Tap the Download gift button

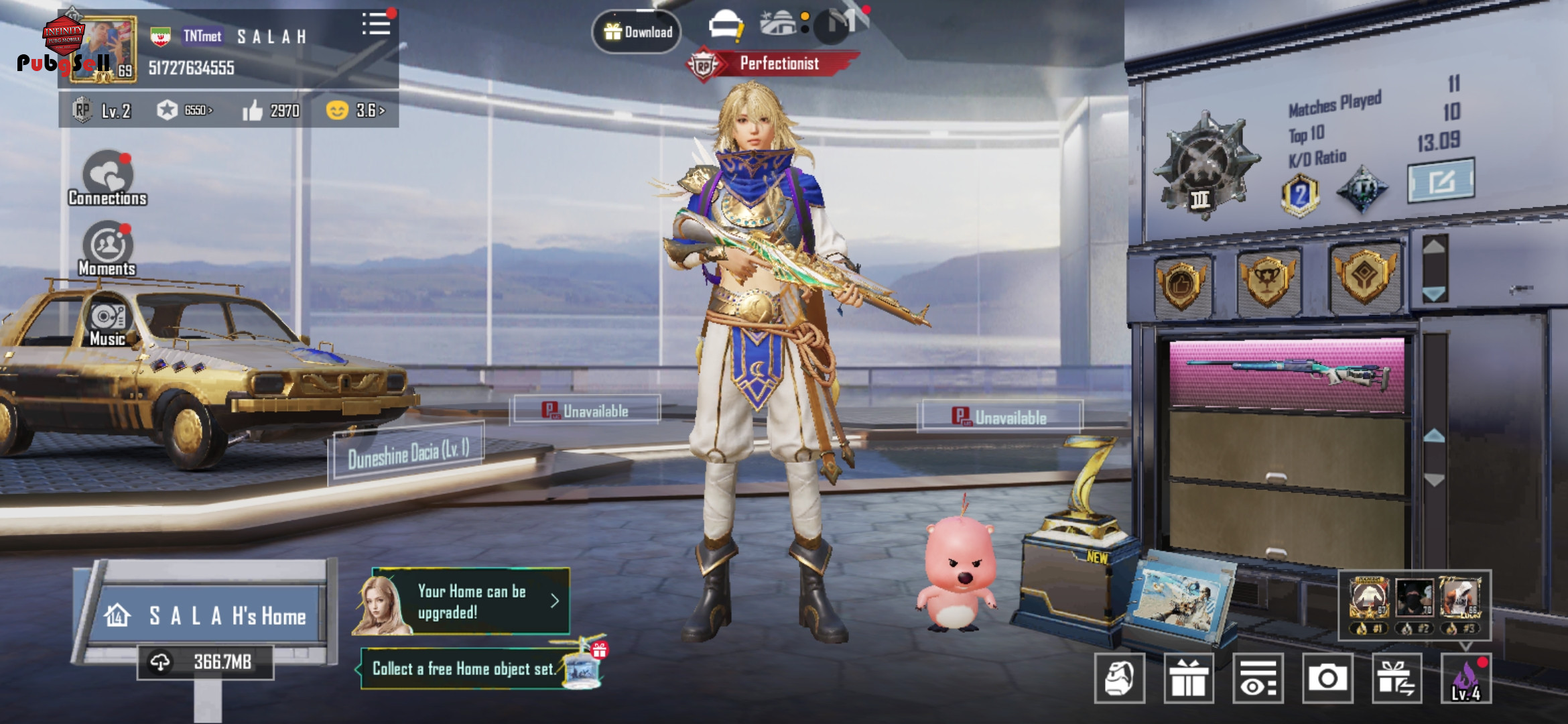pyautogui.click(x=637, y=32)
